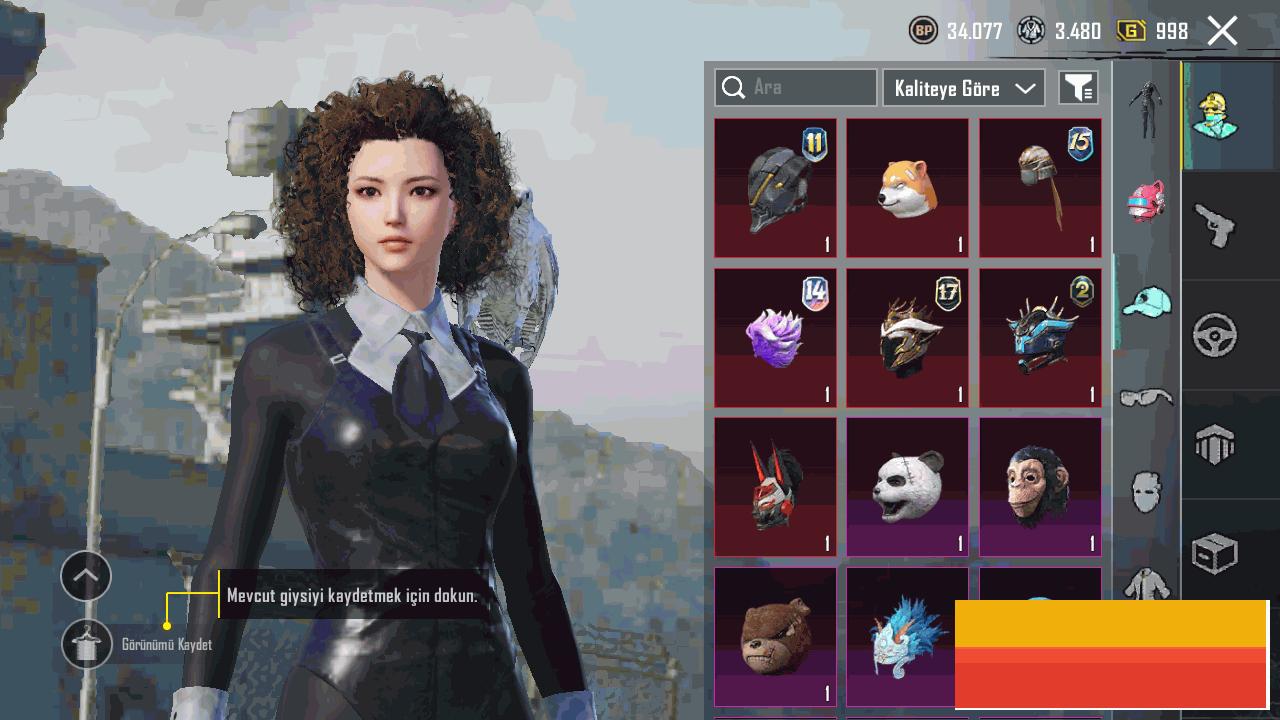Switch to the cap hat subcategory
Image resolution: width=1280 pixels, height=720 pixels.
1146,300
